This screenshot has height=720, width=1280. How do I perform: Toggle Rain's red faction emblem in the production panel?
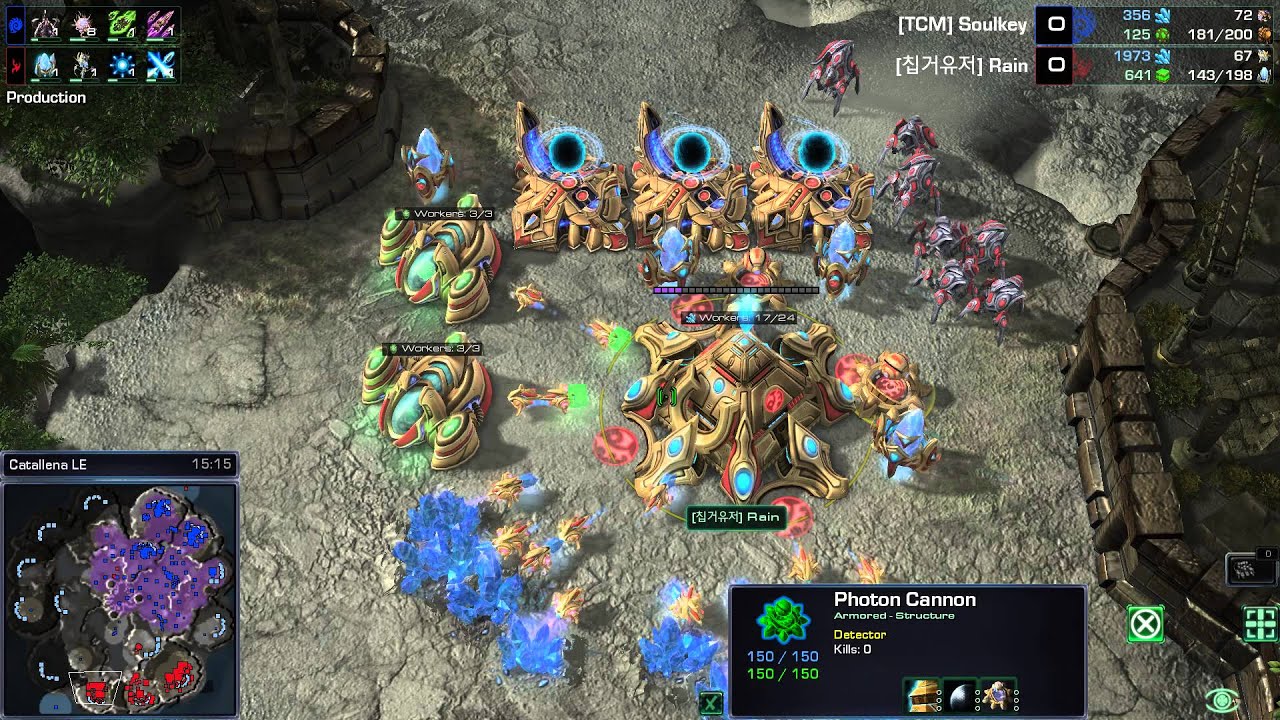15,64
